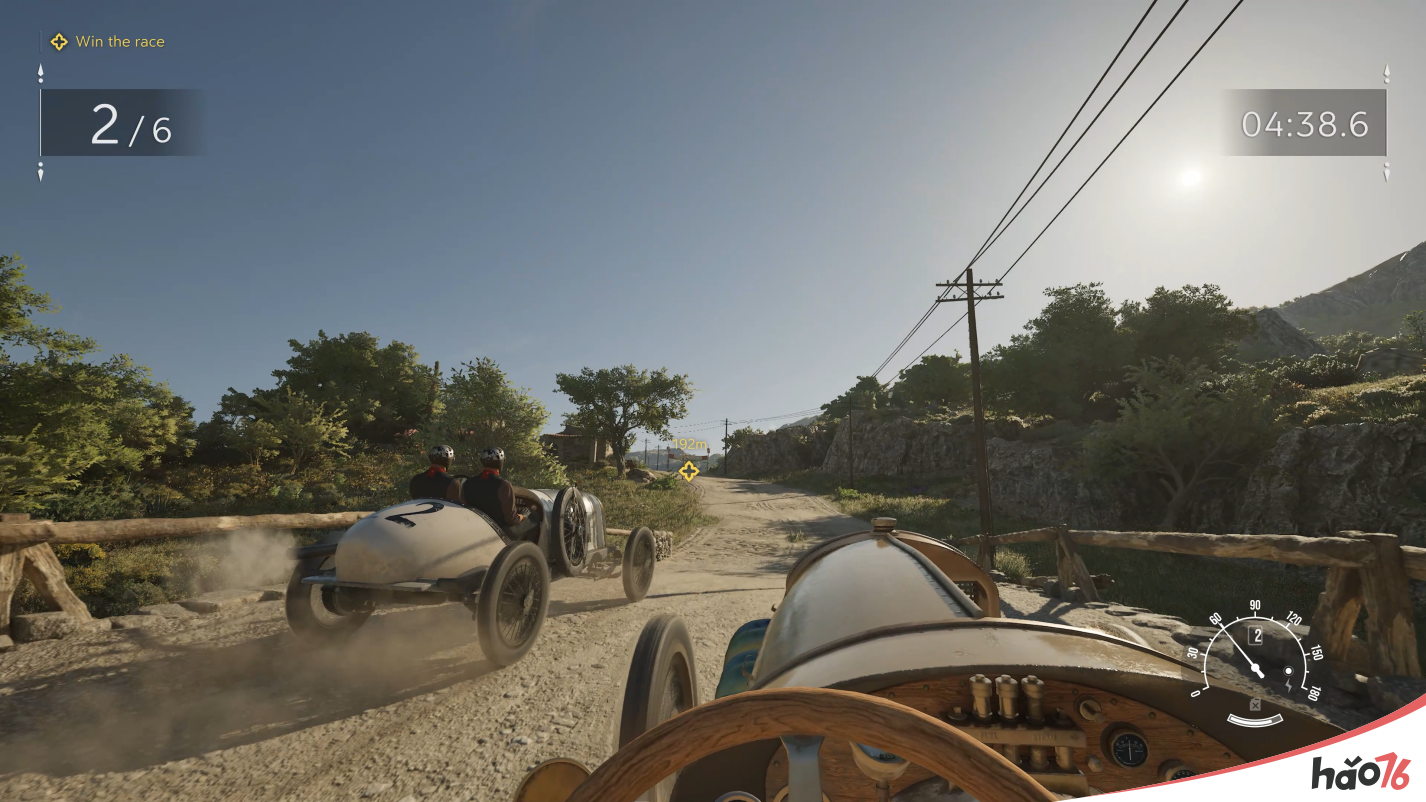Click the yellow 192m waypoint marker
1426x802 pixels.
[688, 470]
